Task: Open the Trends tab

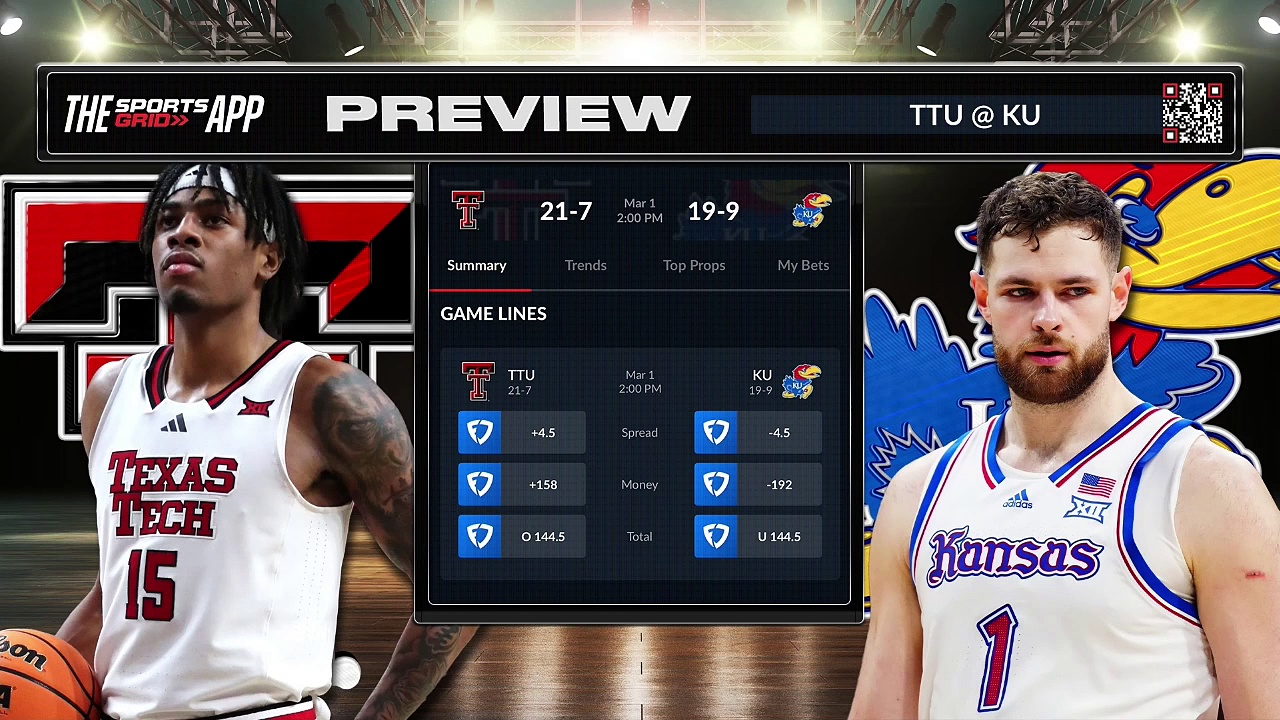Action: pos(585,265)
